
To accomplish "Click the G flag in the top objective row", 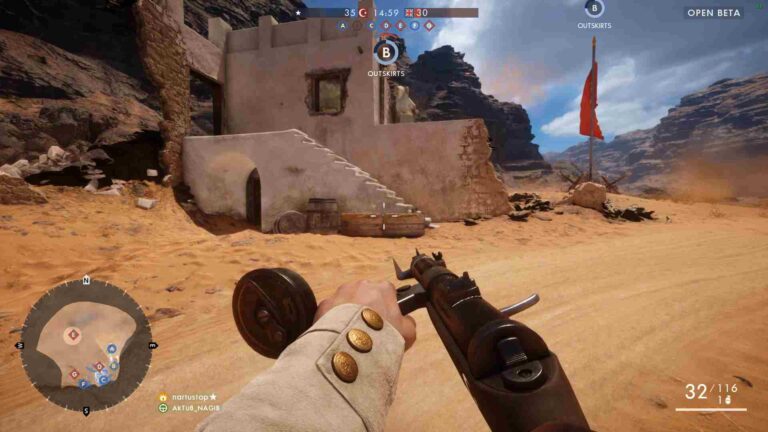I will 429,26.
